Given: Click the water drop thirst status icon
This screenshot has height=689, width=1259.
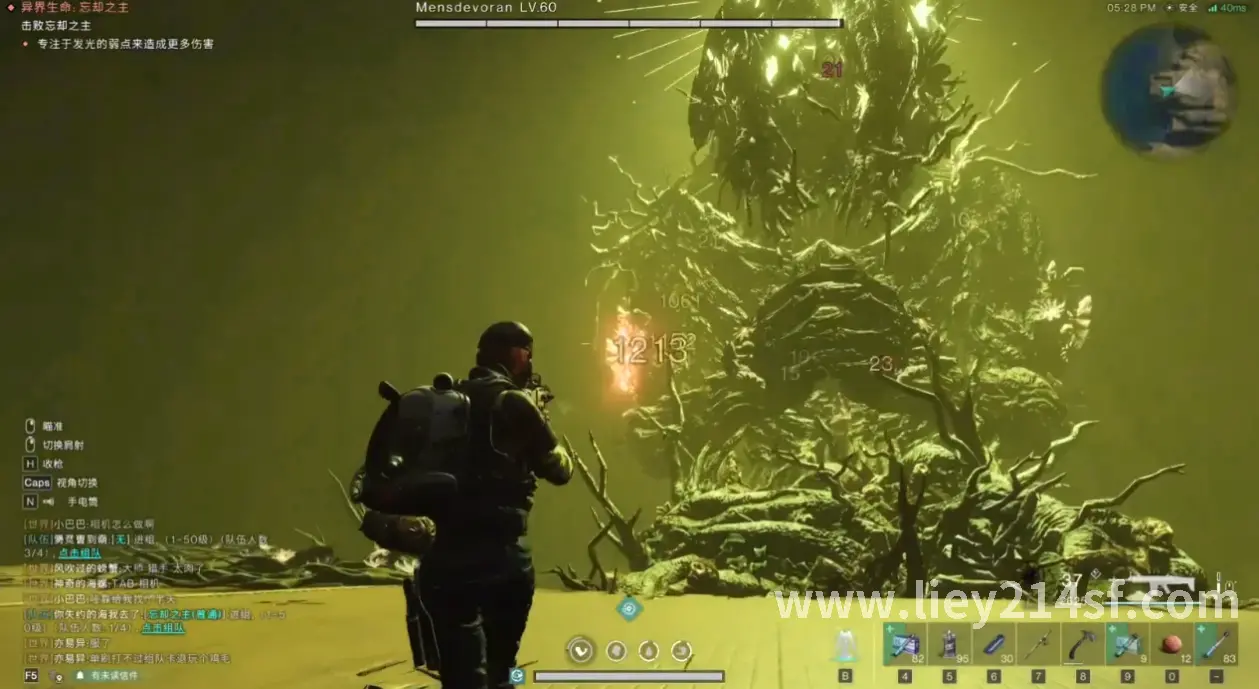Looking at the screenshot, I should pos(649,651).
